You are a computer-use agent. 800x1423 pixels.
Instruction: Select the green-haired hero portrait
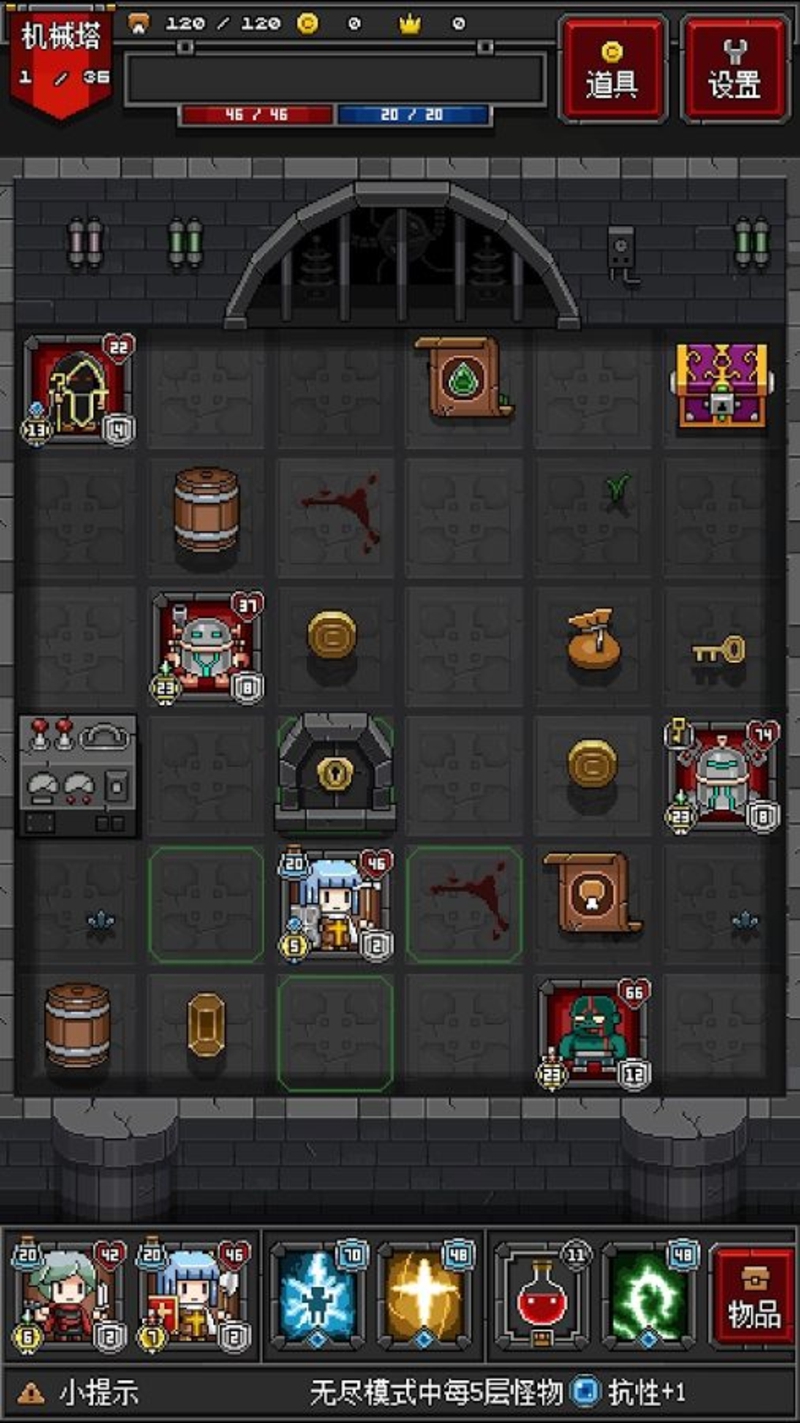(68, 1297)
